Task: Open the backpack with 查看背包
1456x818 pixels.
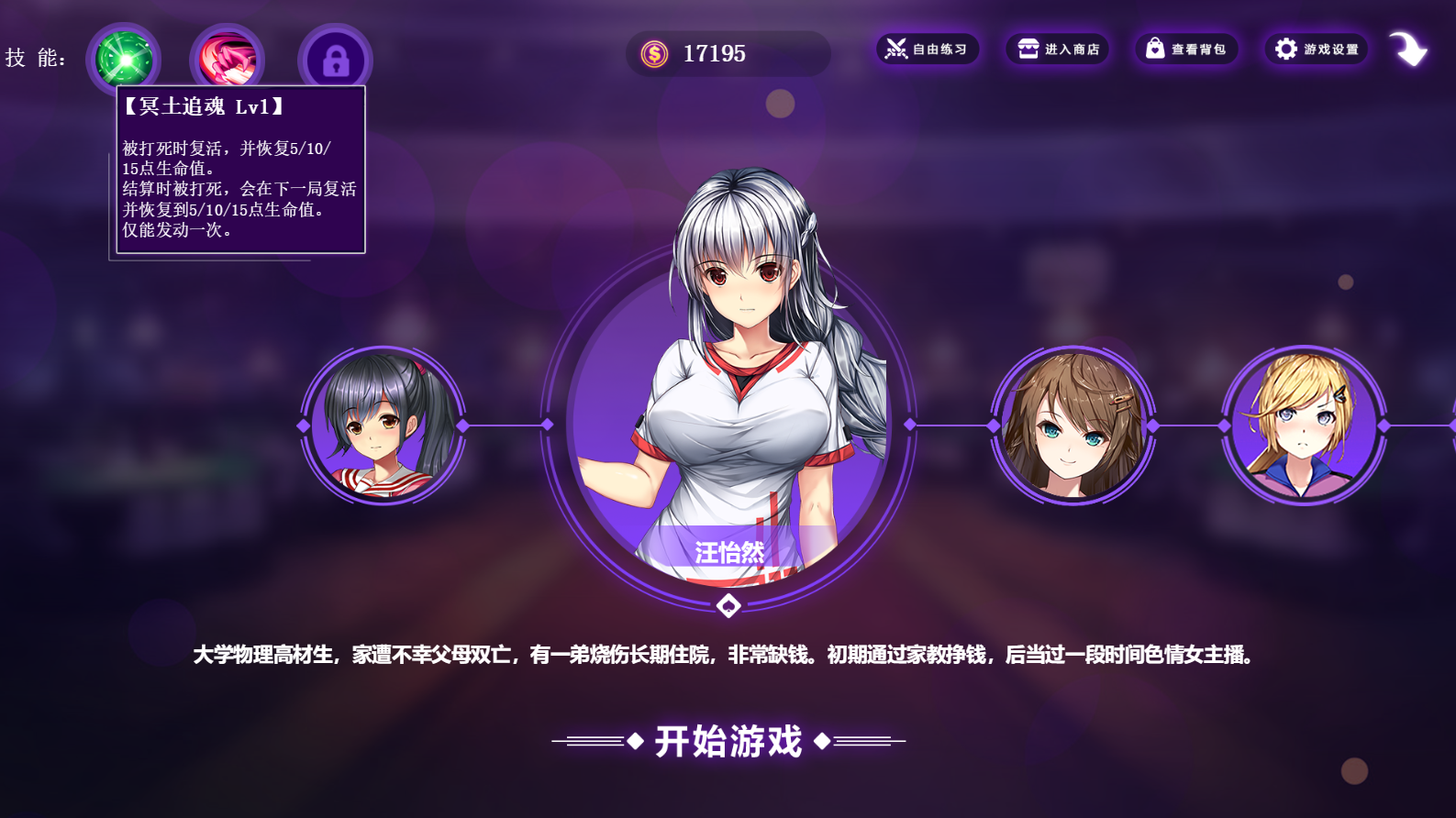Action: (x=1186, y=50)
